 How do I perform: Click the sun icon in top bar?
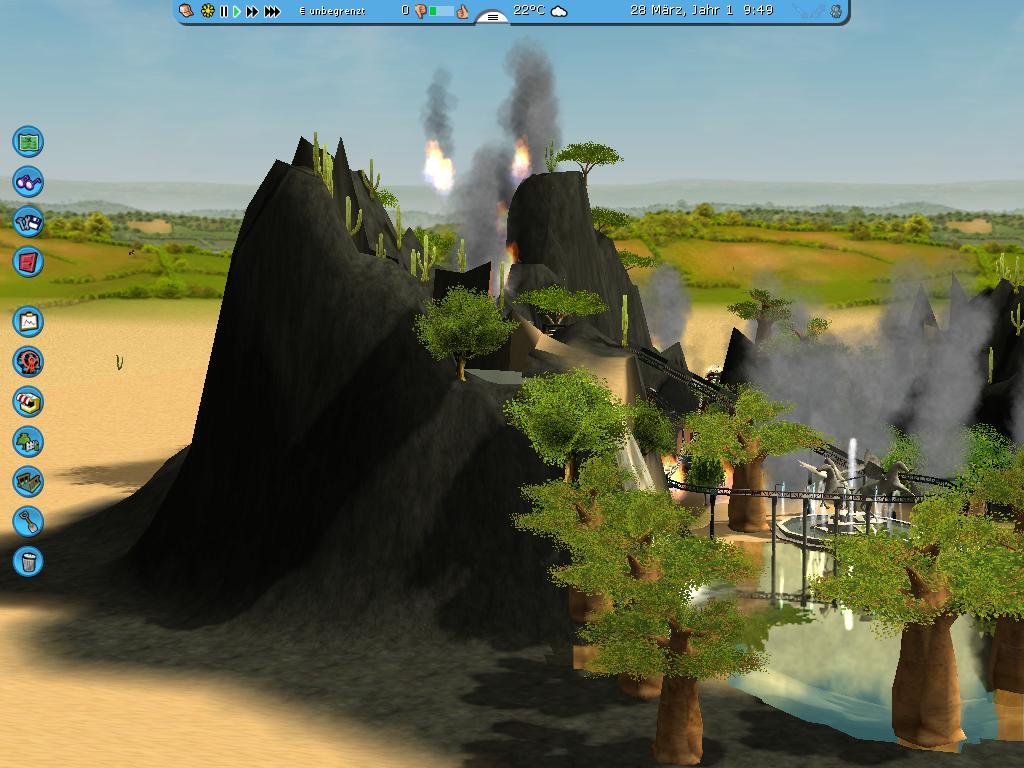[x=208, y=11]
